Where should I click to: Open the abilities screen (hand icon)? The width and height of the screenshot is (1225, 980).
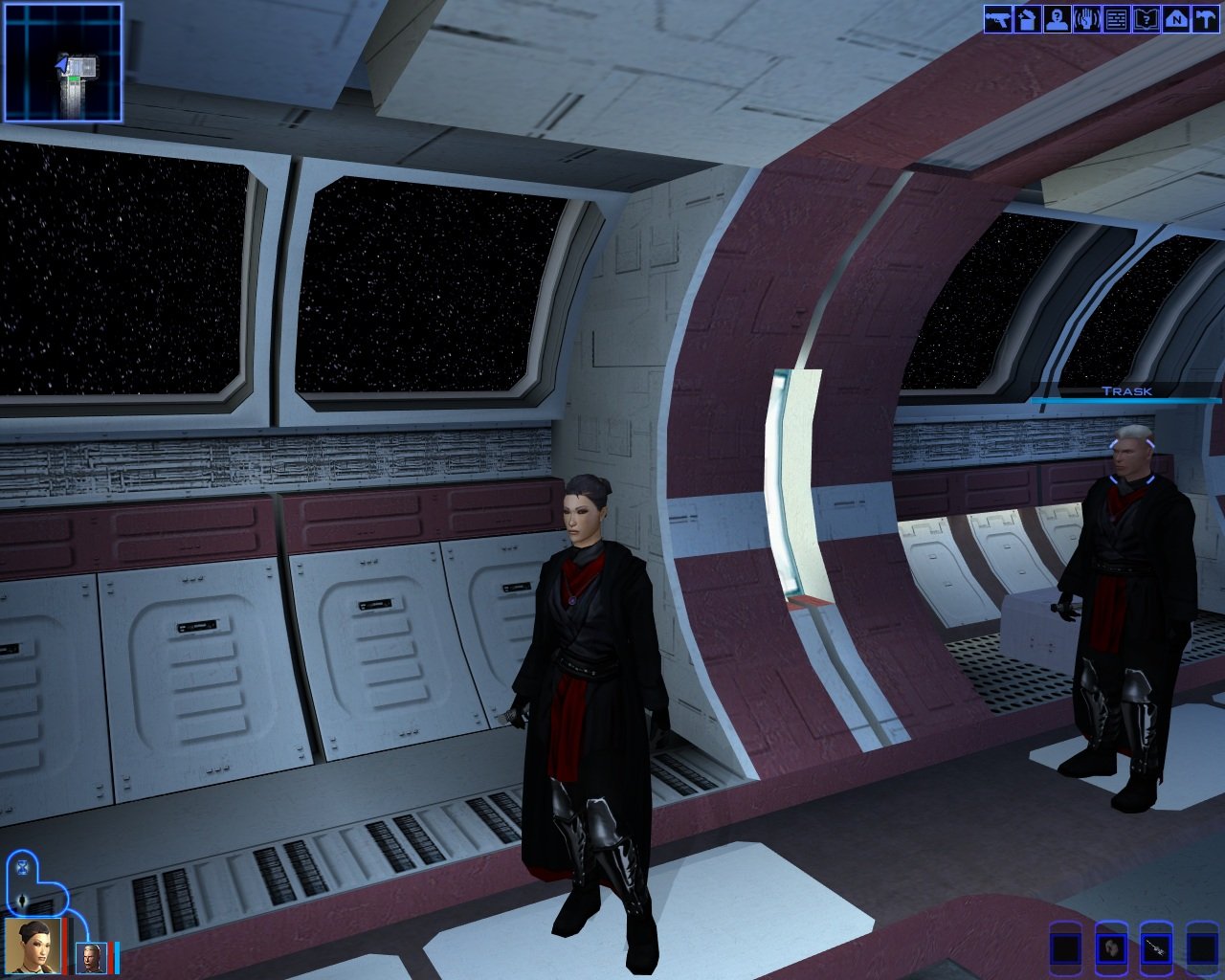(x=1087, y=19)
